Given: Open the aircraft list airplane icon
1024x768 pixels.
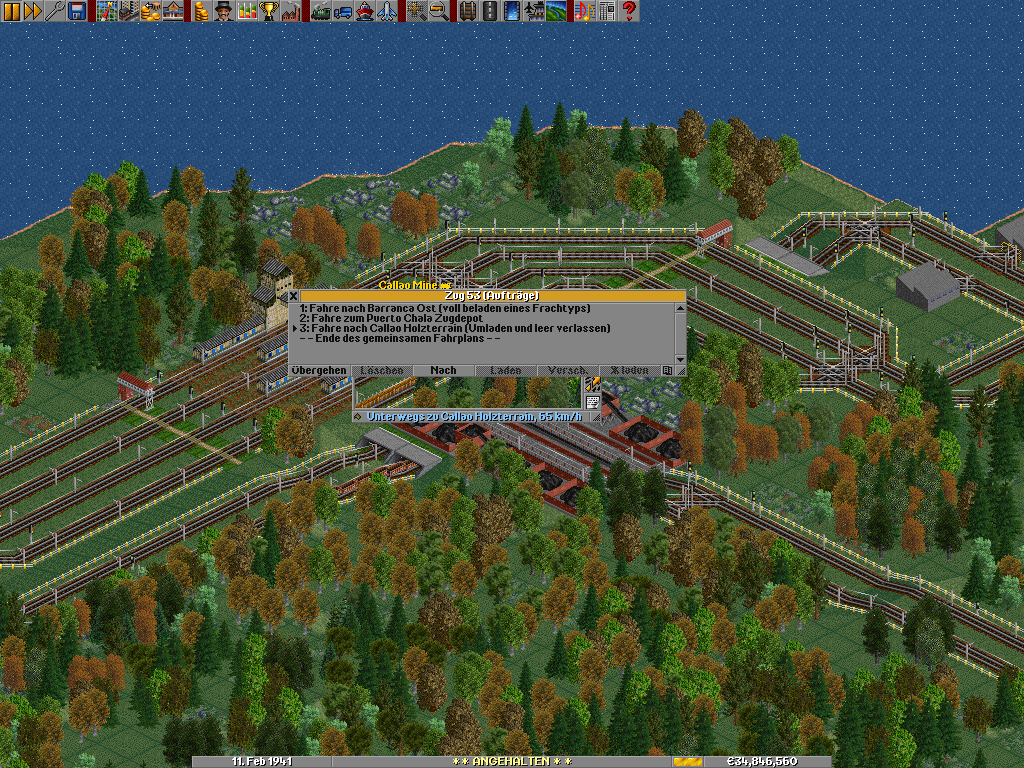Looking at the screenshot, I should point(386,11).
